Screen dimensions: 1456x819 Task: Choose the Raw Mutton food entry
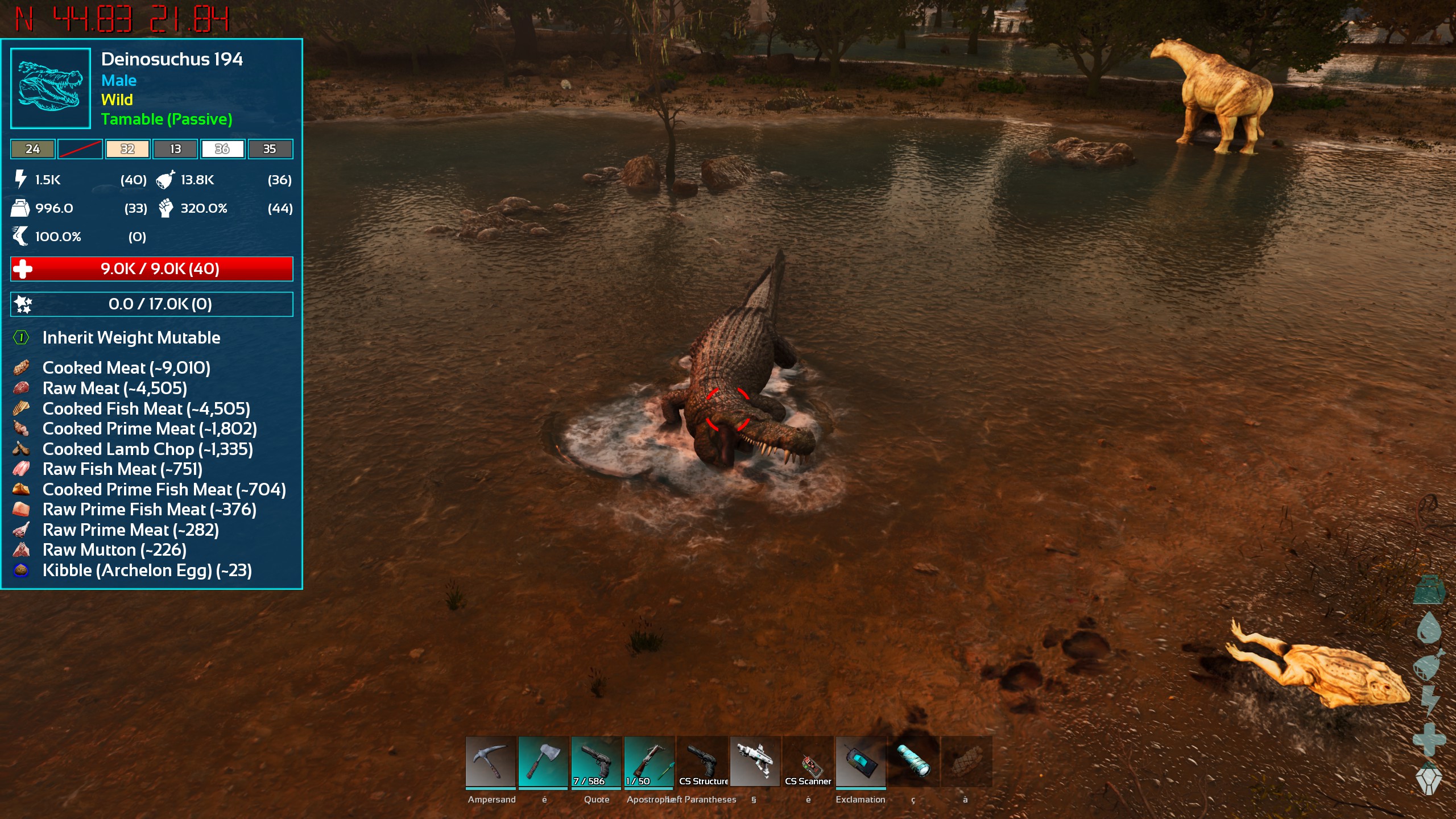pos(114,550)
